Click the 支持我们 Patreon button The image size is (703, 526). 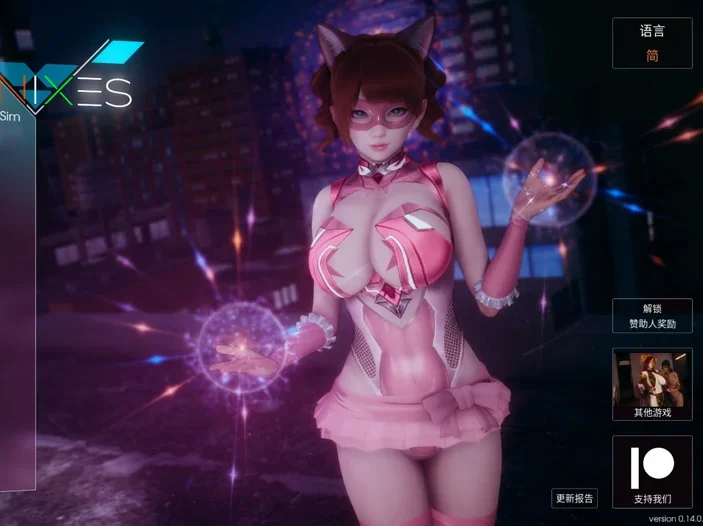coord(652,472)
